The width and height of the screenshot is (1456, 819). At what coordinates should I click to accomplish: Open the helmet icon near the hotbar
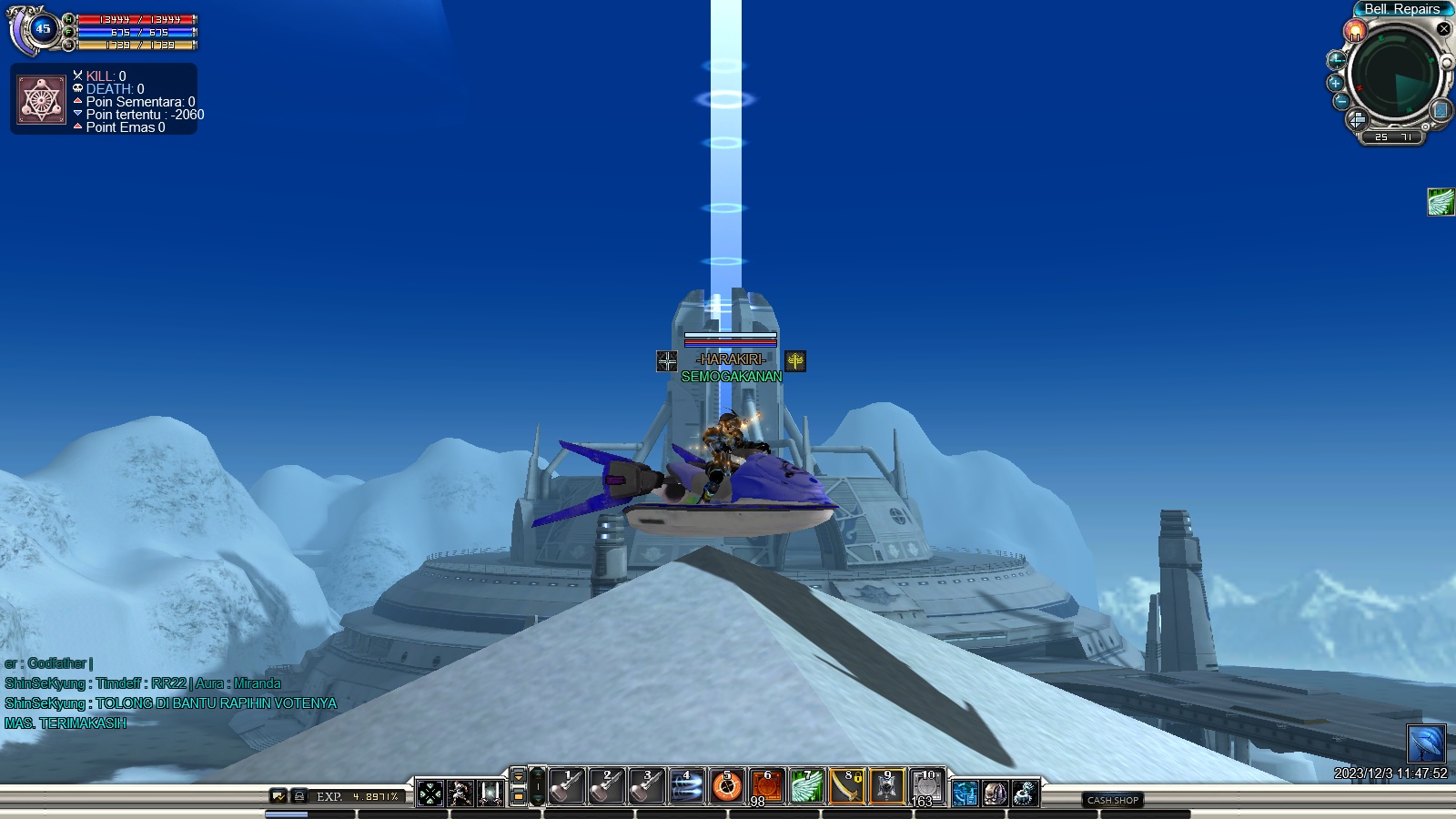tap(995, 794)
